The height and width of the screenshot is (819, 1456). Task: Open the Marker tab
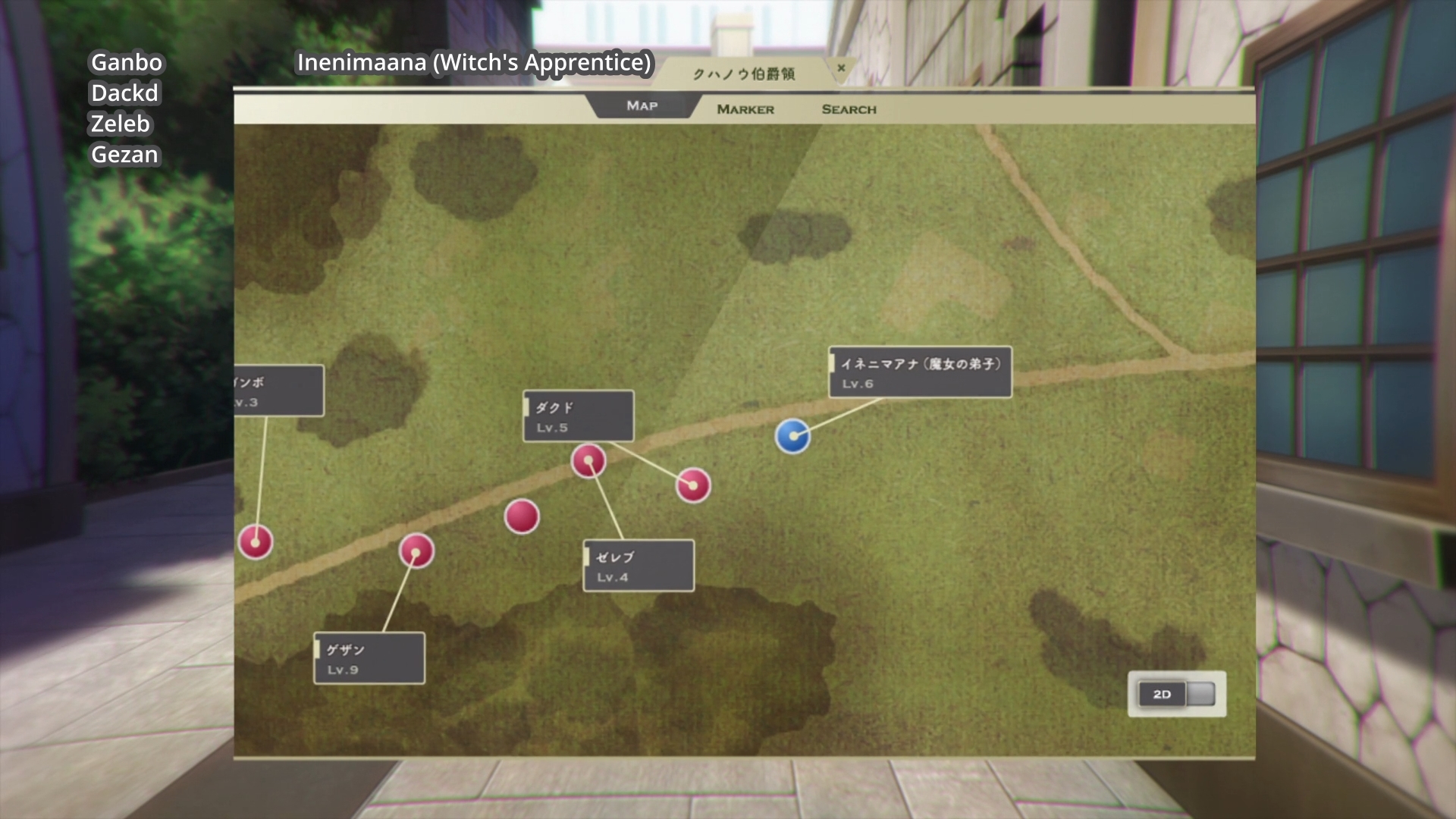click(x=745, y=109)
